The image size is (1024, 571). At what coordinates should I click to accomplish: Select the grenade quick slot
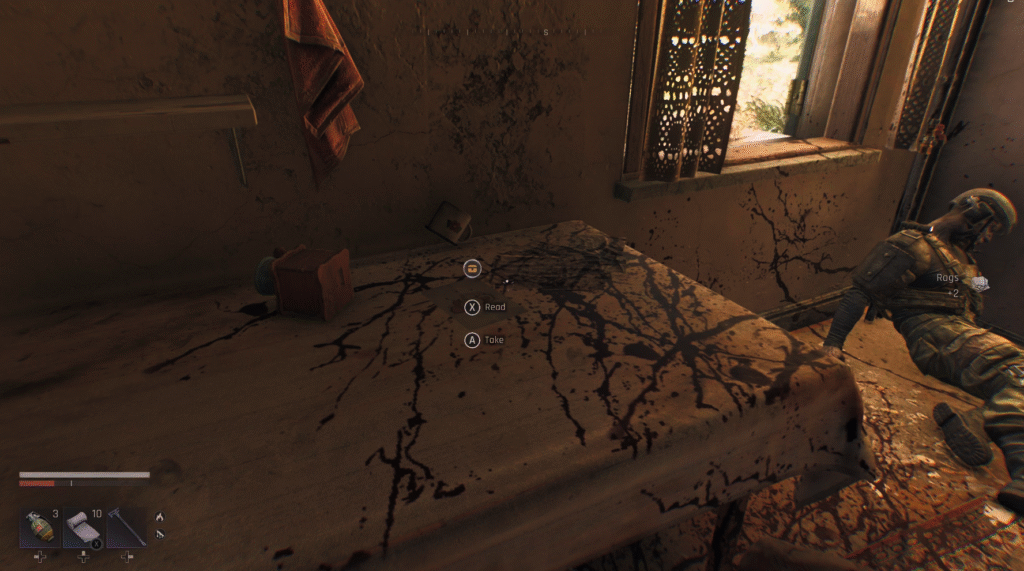[x=40, y=528]
